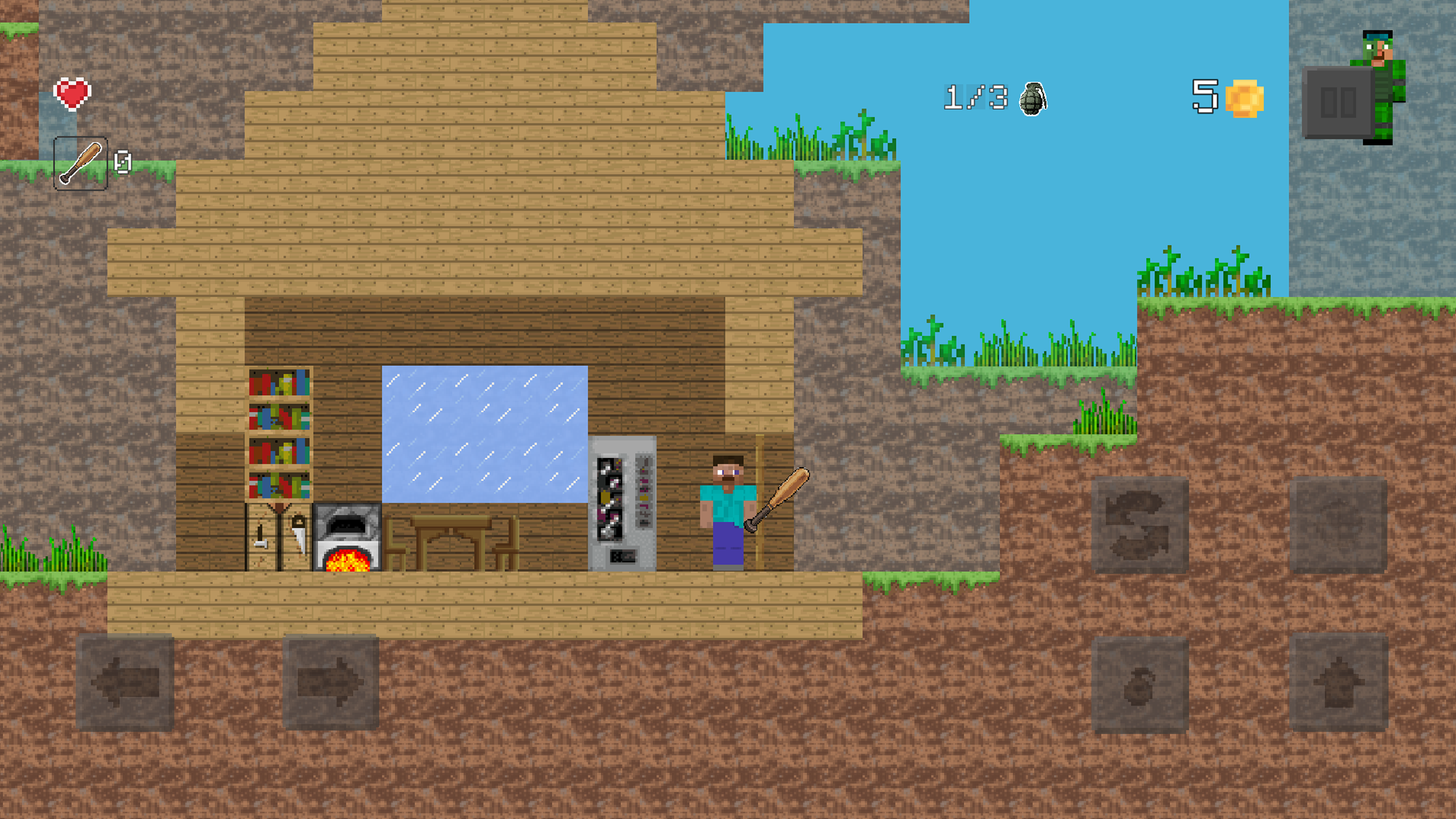
Task: Tap the 1/3 grenade counter text
Action: 975,97
